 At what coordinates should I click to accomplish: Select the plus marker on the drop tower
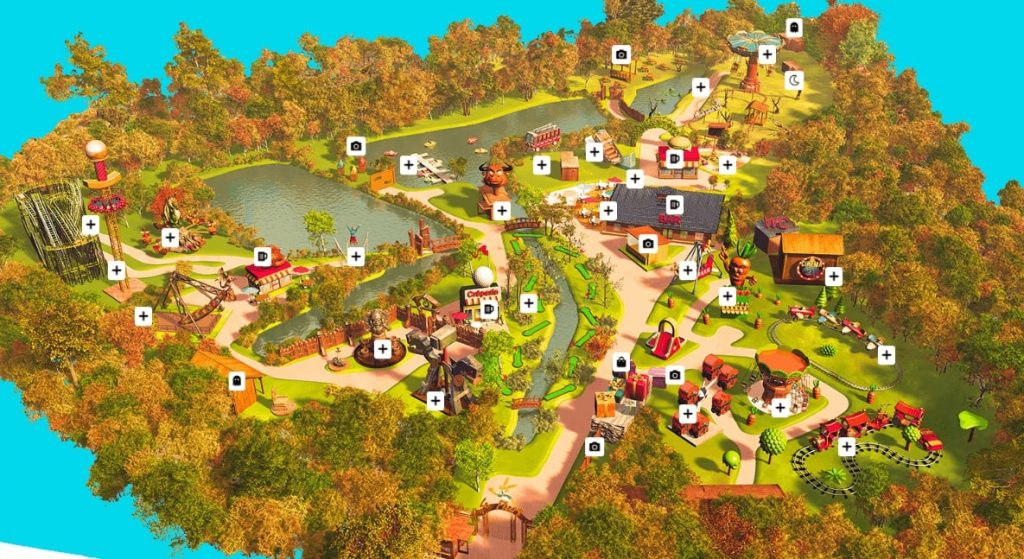(x=116, y=269)
